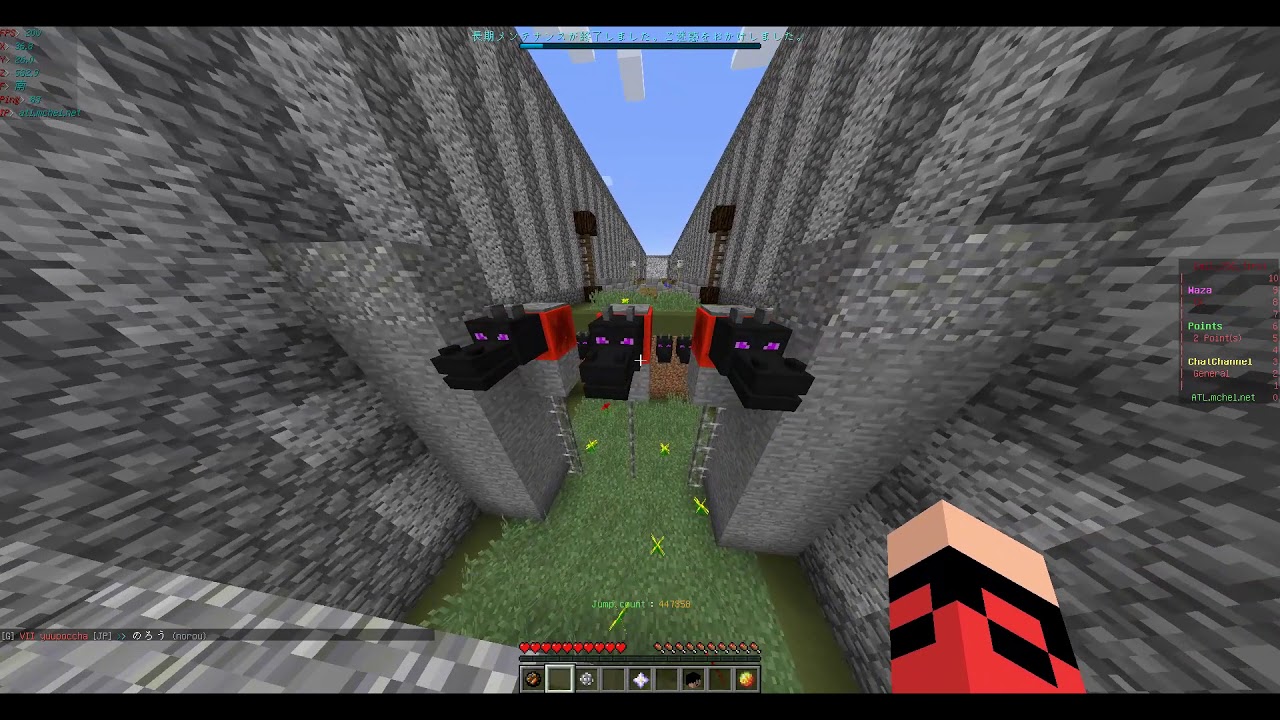1280x720 pixels.
Task: Open the ChatChannel entry in the sidebar
Action: pyautogui.click(x=1221, y=360)
